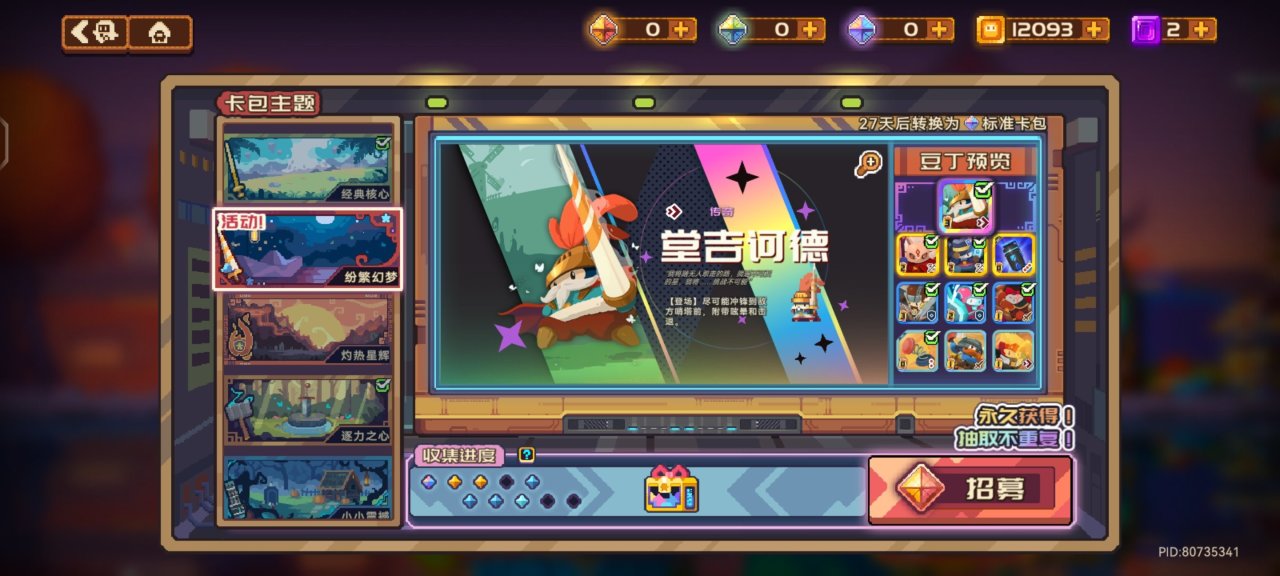Add more orange-red gems with plus
1280x576 pixels.
tap(683, 30)
